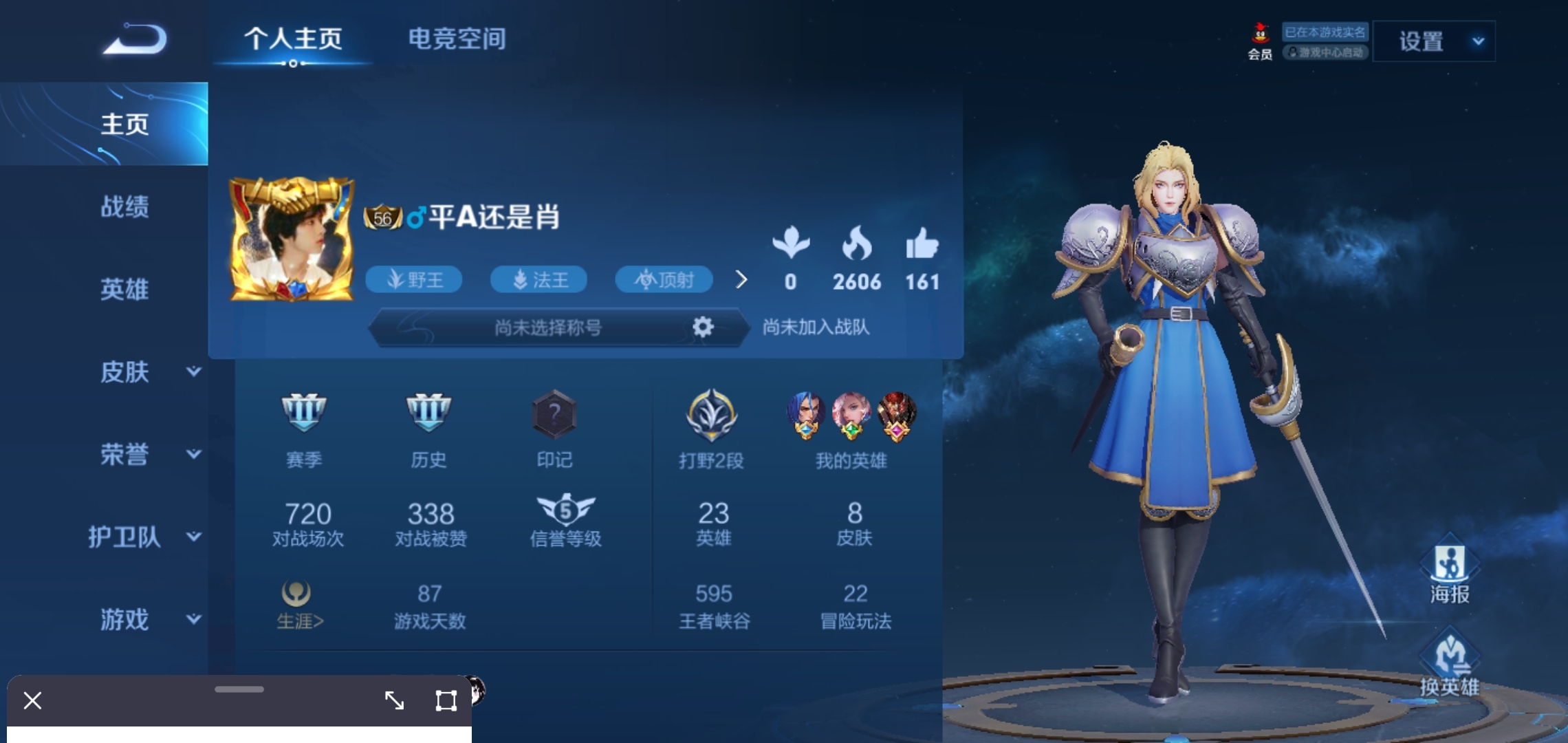View the 印记 hexagon badge

(x=554, y=414)
